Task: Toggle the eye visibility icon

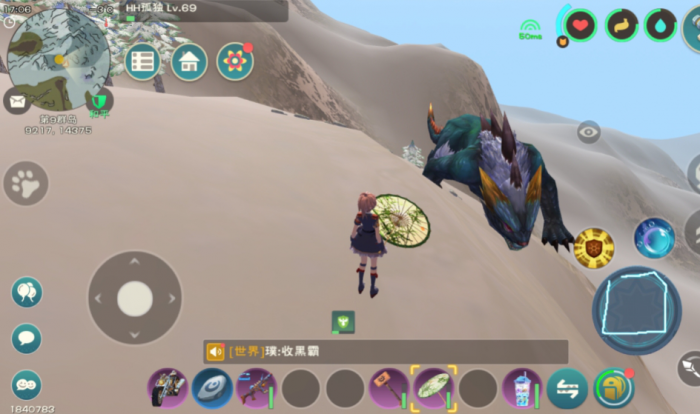Action: pos(589,131)
